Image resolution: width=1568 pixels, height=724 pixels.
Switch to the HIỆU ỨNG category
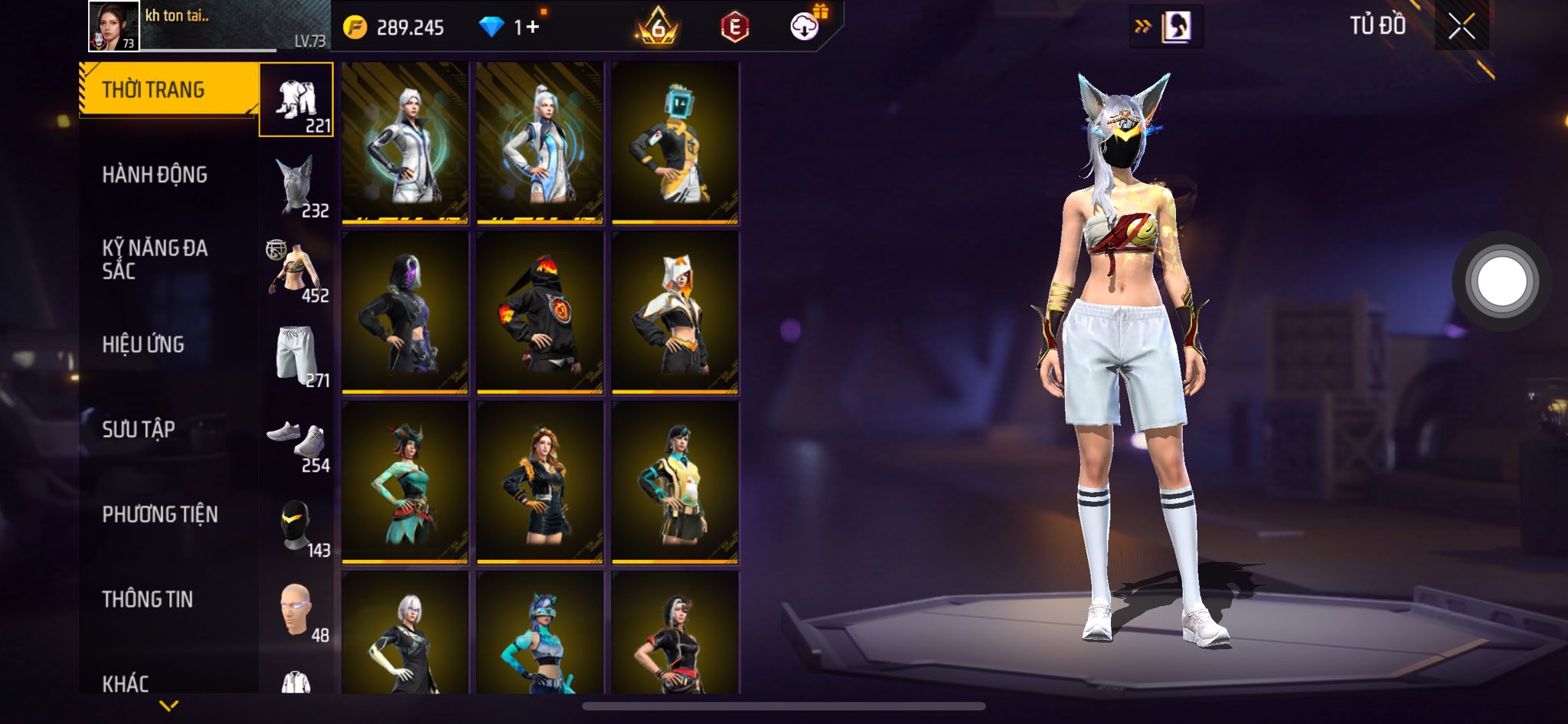(143, 345)
